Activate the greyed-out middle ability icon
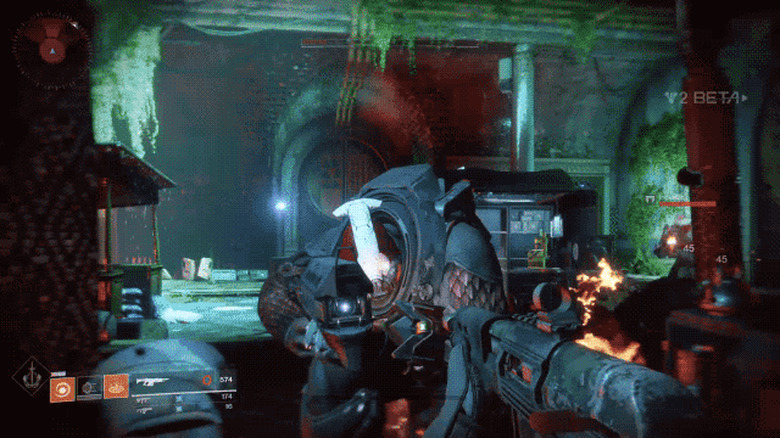Viewport: 780px width, 438px height. click(x=89, y=387)
